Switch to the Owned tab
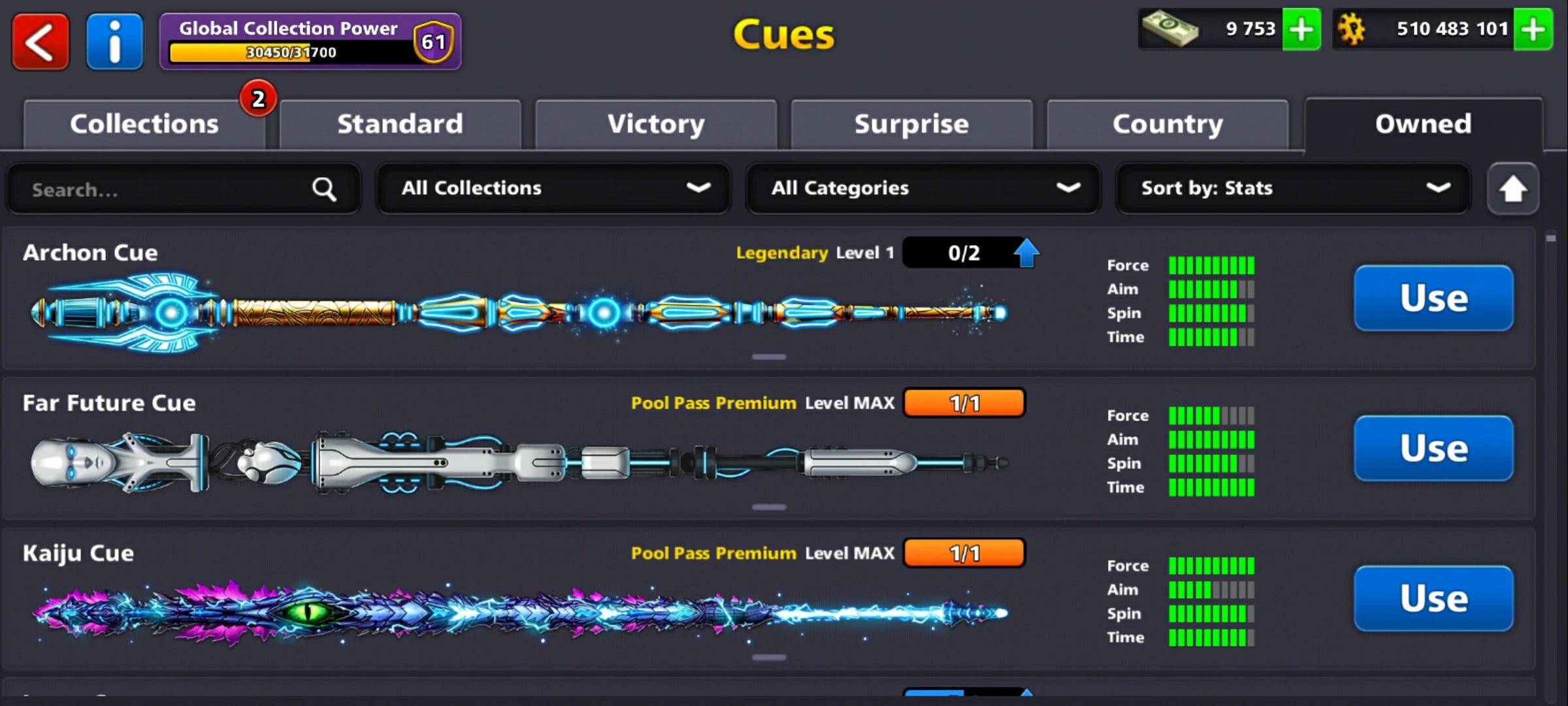Image resolution: width=1568 pixels, height=706 pixels. [x=1422, y=124]
